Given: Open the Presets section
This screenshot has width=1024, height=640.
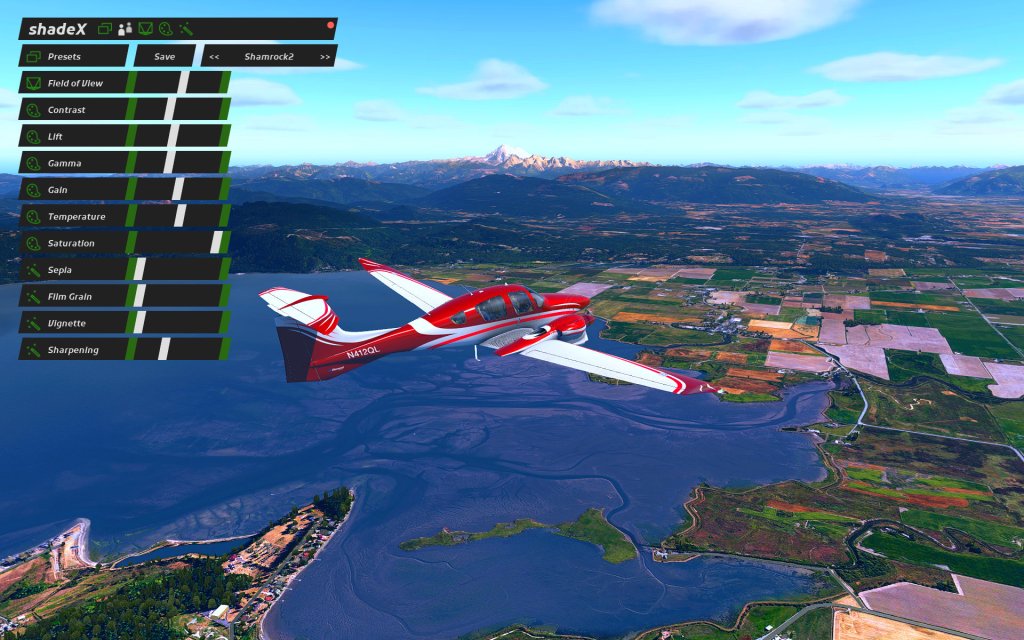Looking at the screenshot, I should [73, 57].
